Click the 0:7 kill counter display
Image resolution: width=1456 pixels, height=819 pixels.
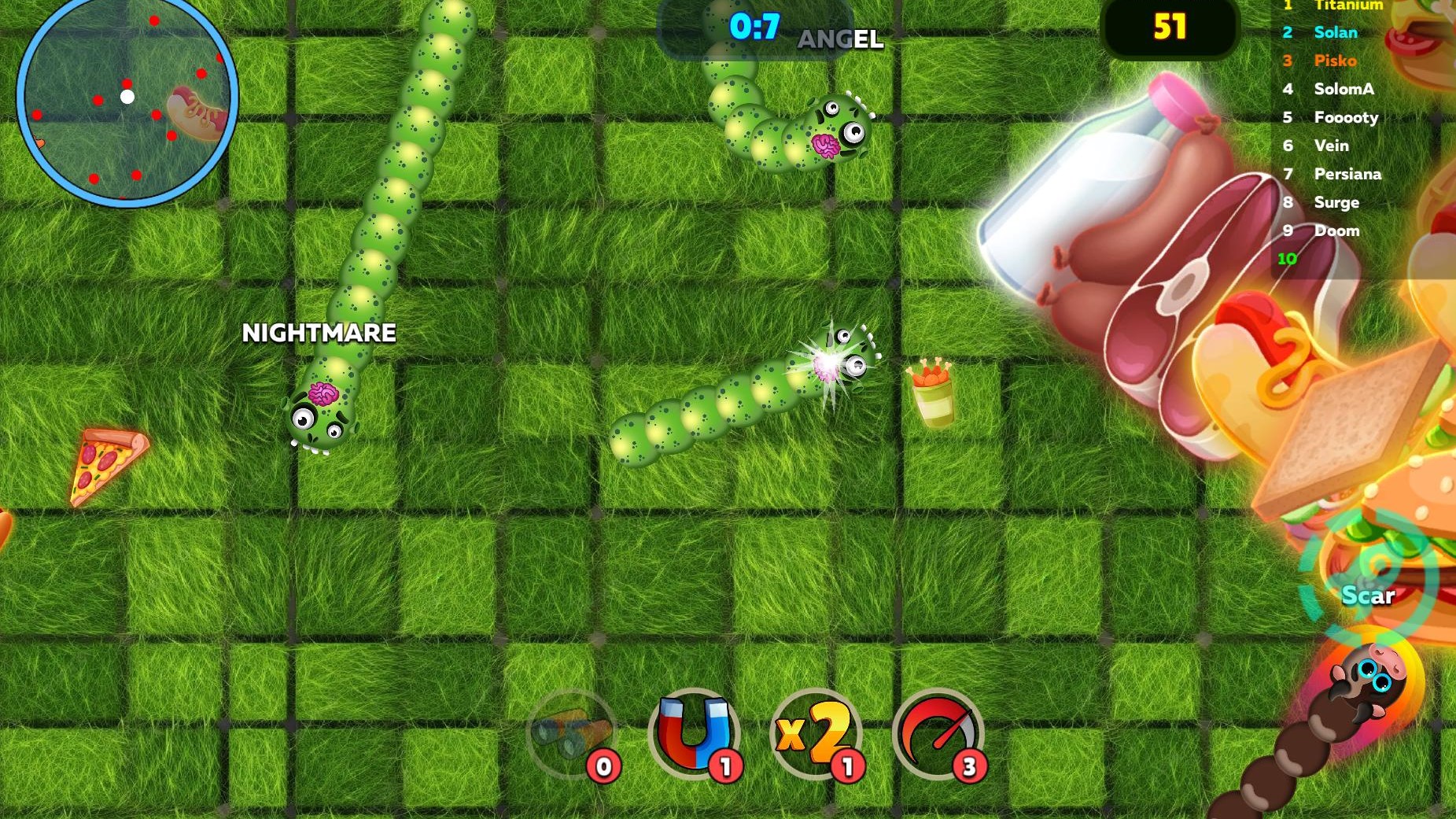753,28
